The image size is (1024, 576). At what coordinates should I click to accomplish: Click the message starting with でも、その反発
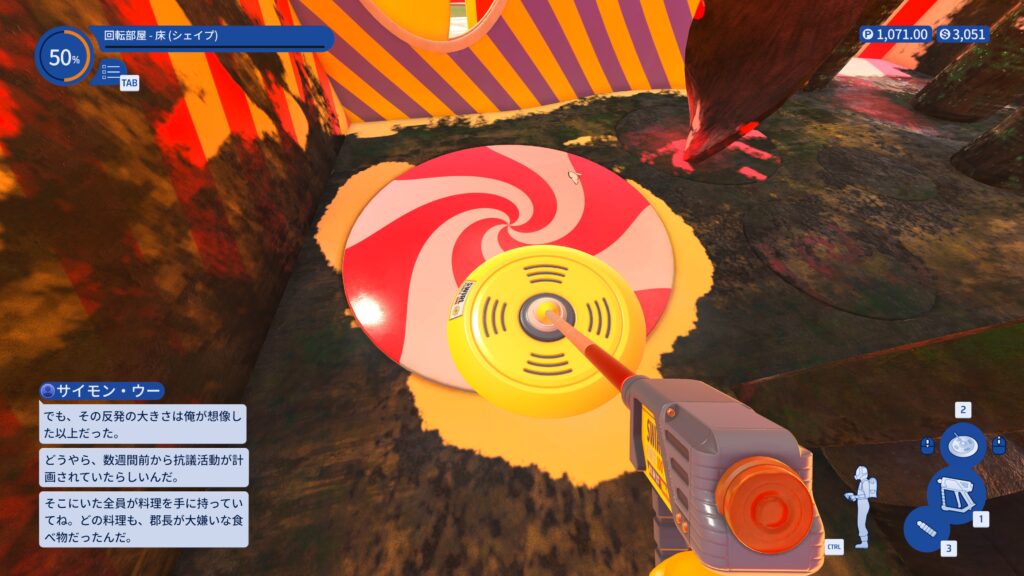(142, 424)
